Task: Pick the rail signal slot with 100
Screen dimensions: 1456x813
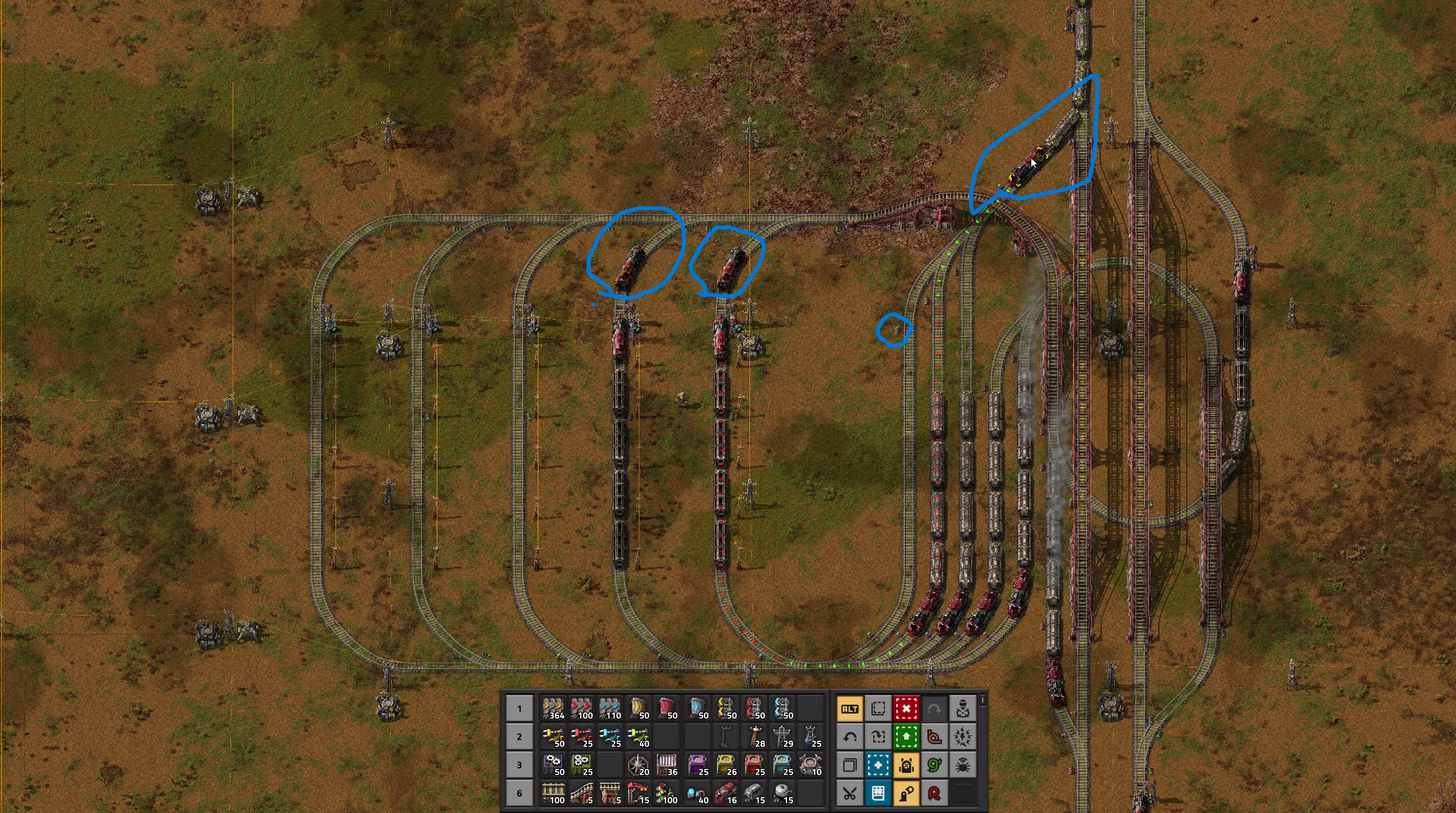Action: [x=666, y=793]
